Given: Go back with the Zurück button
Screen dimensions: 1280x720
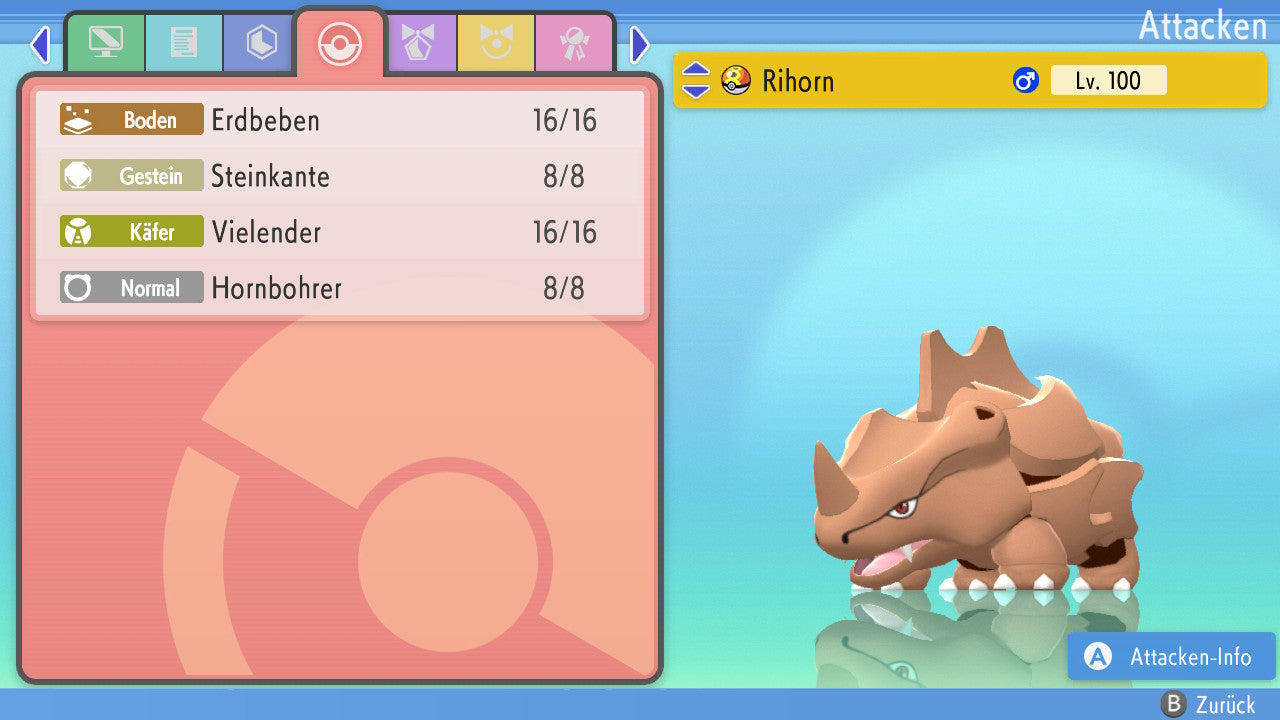Looking at the screenshot, I should click(x=1209, y=705).
